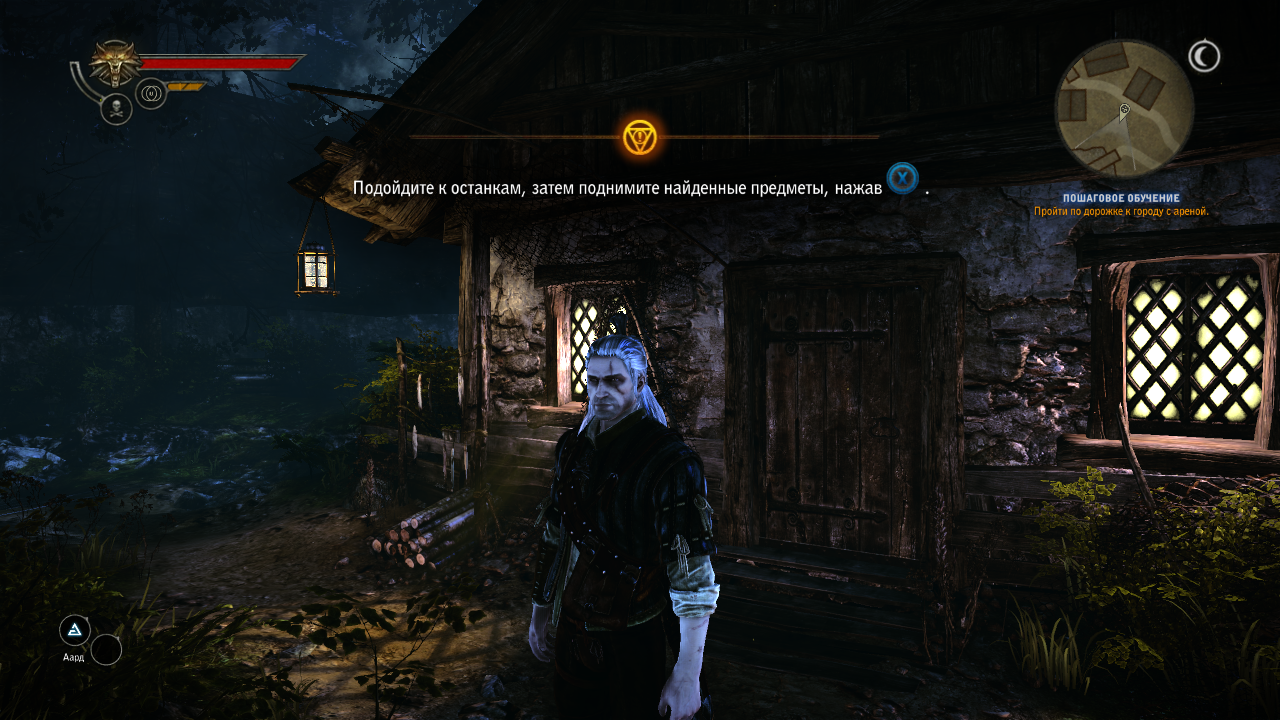Click the crescent moon time-of-day icon

click(1204, 56)
